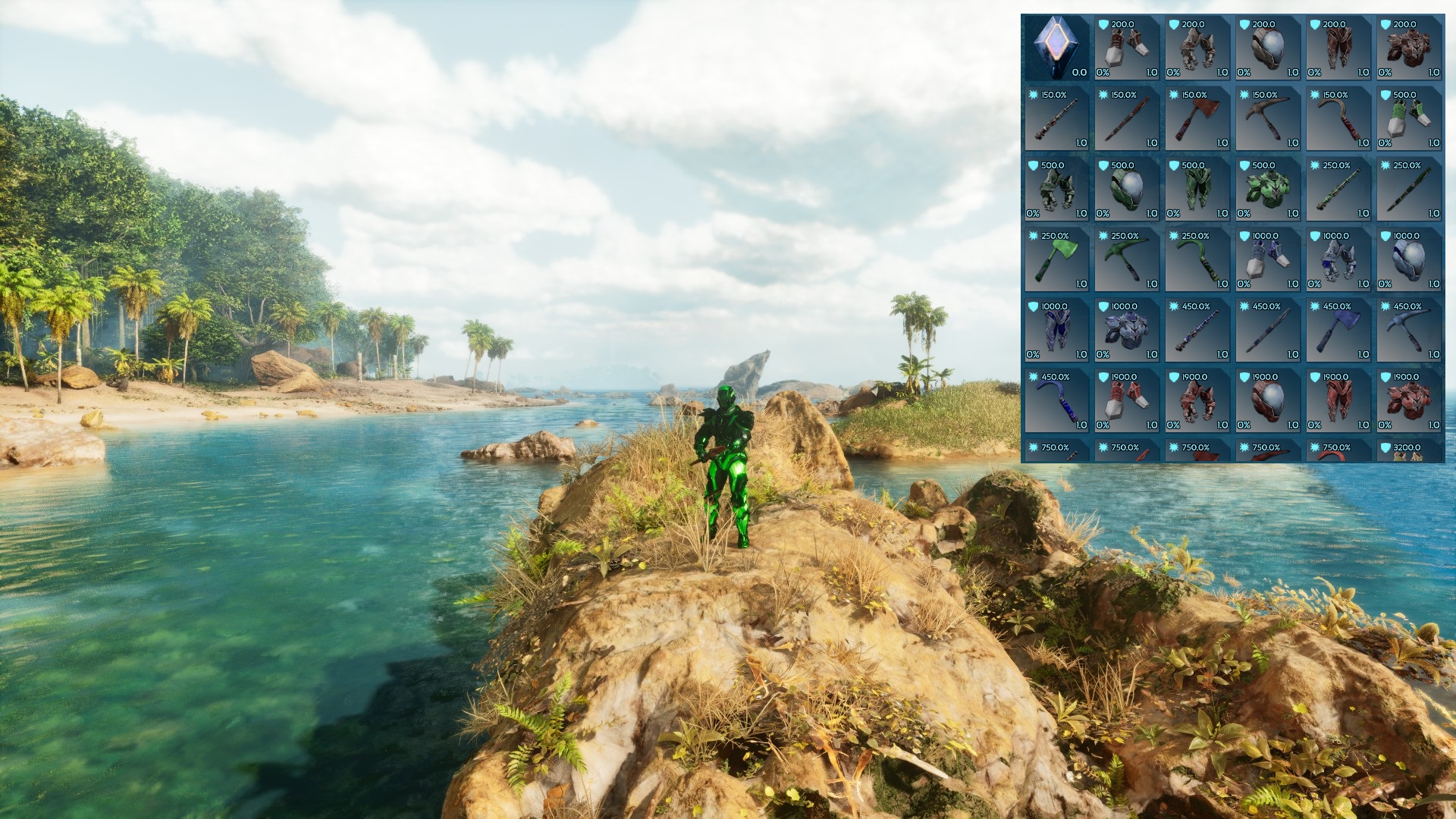Click the grey pickaxe in the second row
Screen dimensions: 1456x819
[x=1268, y=119]
